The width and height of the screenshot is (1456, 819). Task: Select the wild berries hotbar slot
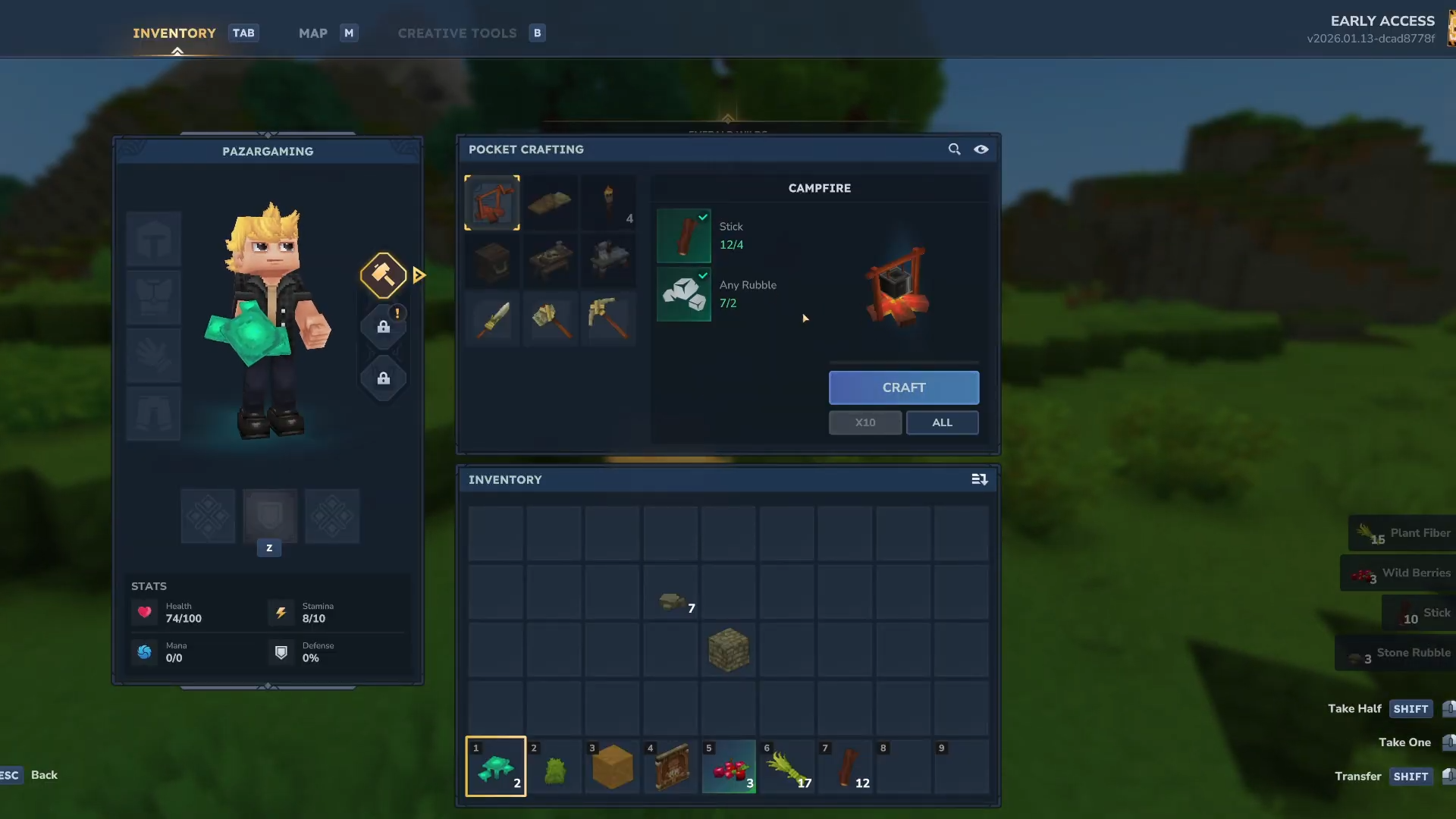[729, 767]
